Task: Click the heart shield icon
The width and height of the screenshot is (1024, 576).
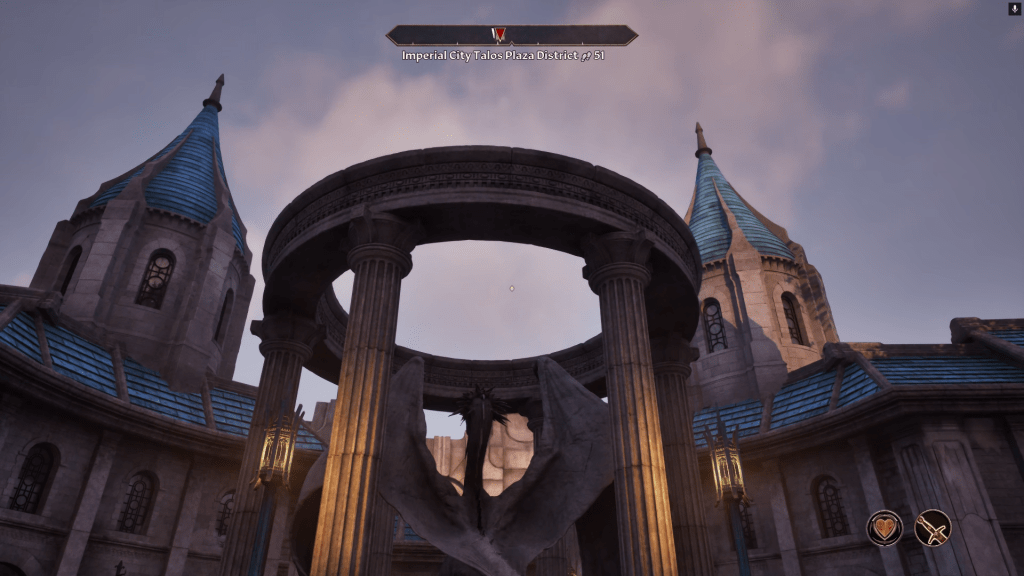Action: [885, 527]
